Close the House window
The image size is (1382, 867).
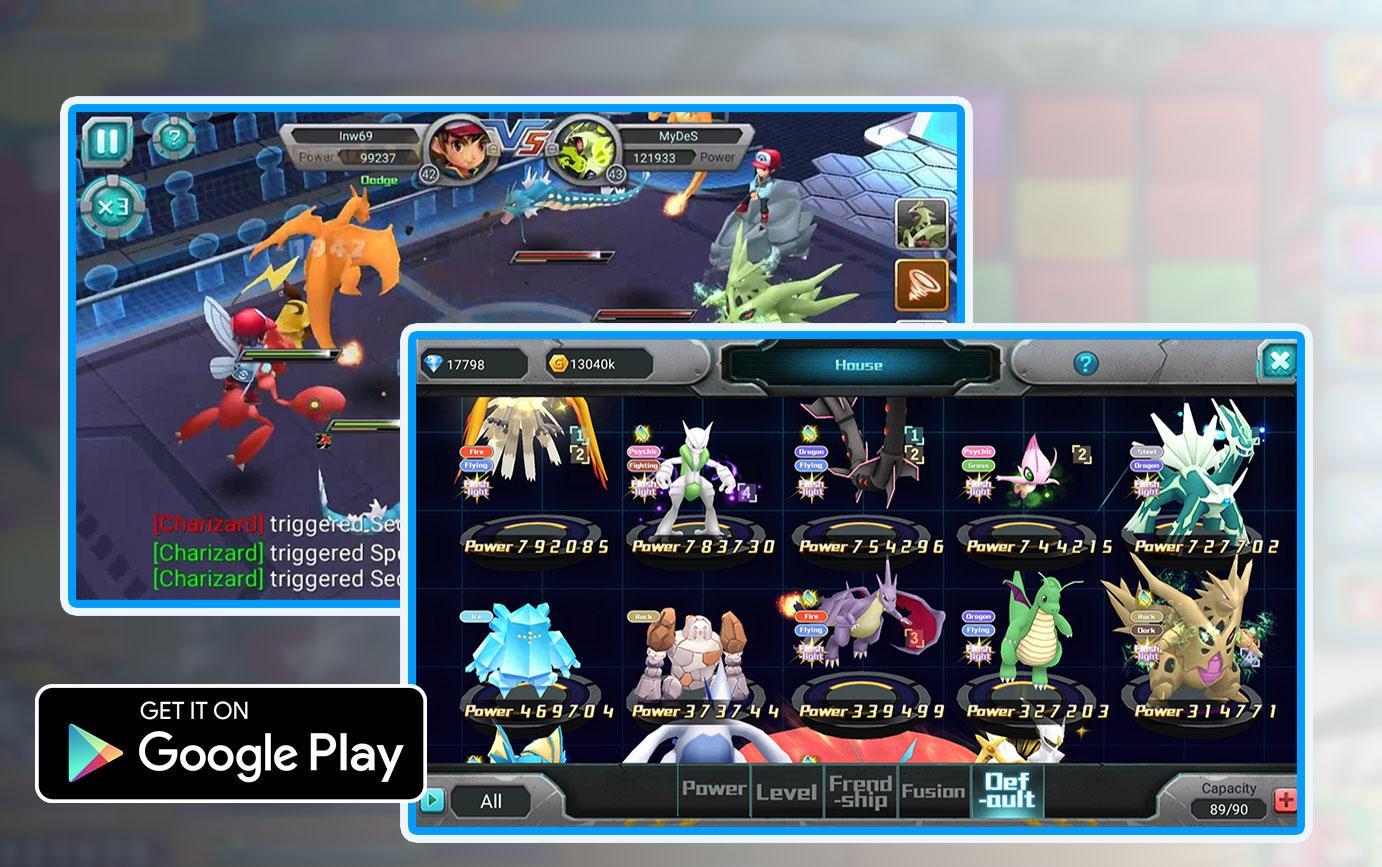[x=1280, y=362]
